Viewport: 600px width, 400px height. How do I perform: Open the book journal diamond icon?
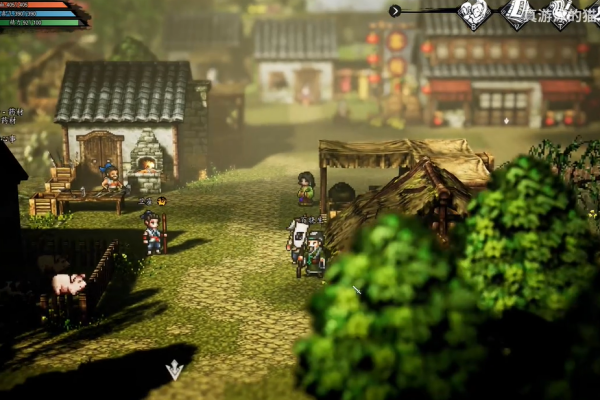tap(517, 12)
